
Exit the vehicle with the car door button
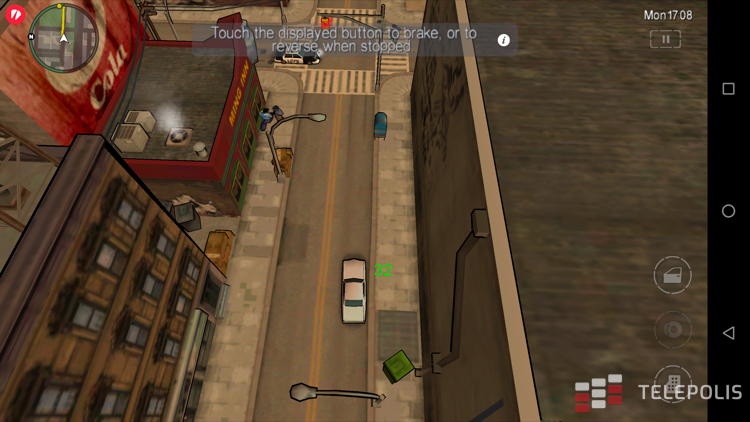click(x=673, y=275)
